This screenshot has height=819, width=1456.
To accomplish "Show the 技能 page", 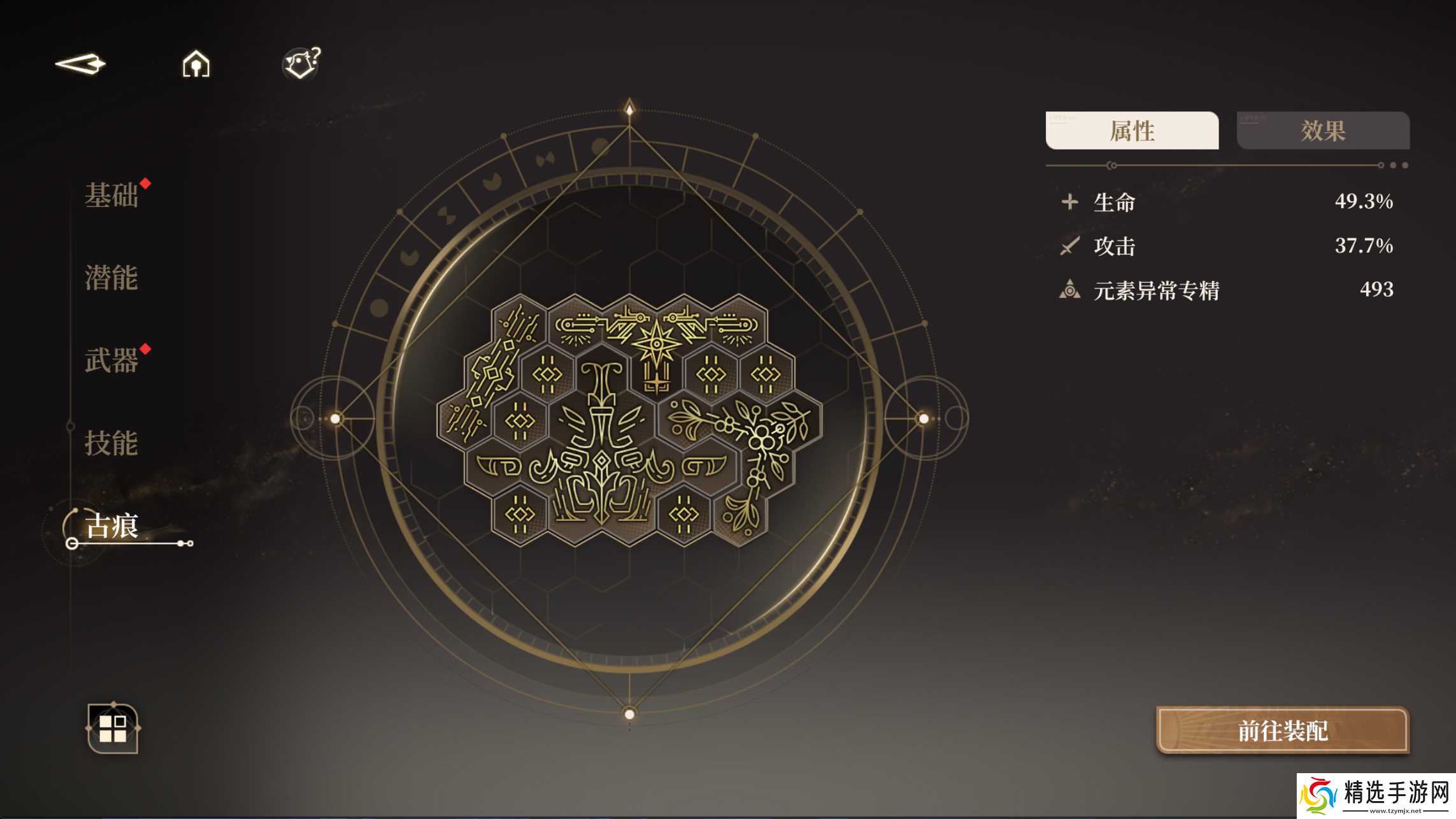I will 111,443.
